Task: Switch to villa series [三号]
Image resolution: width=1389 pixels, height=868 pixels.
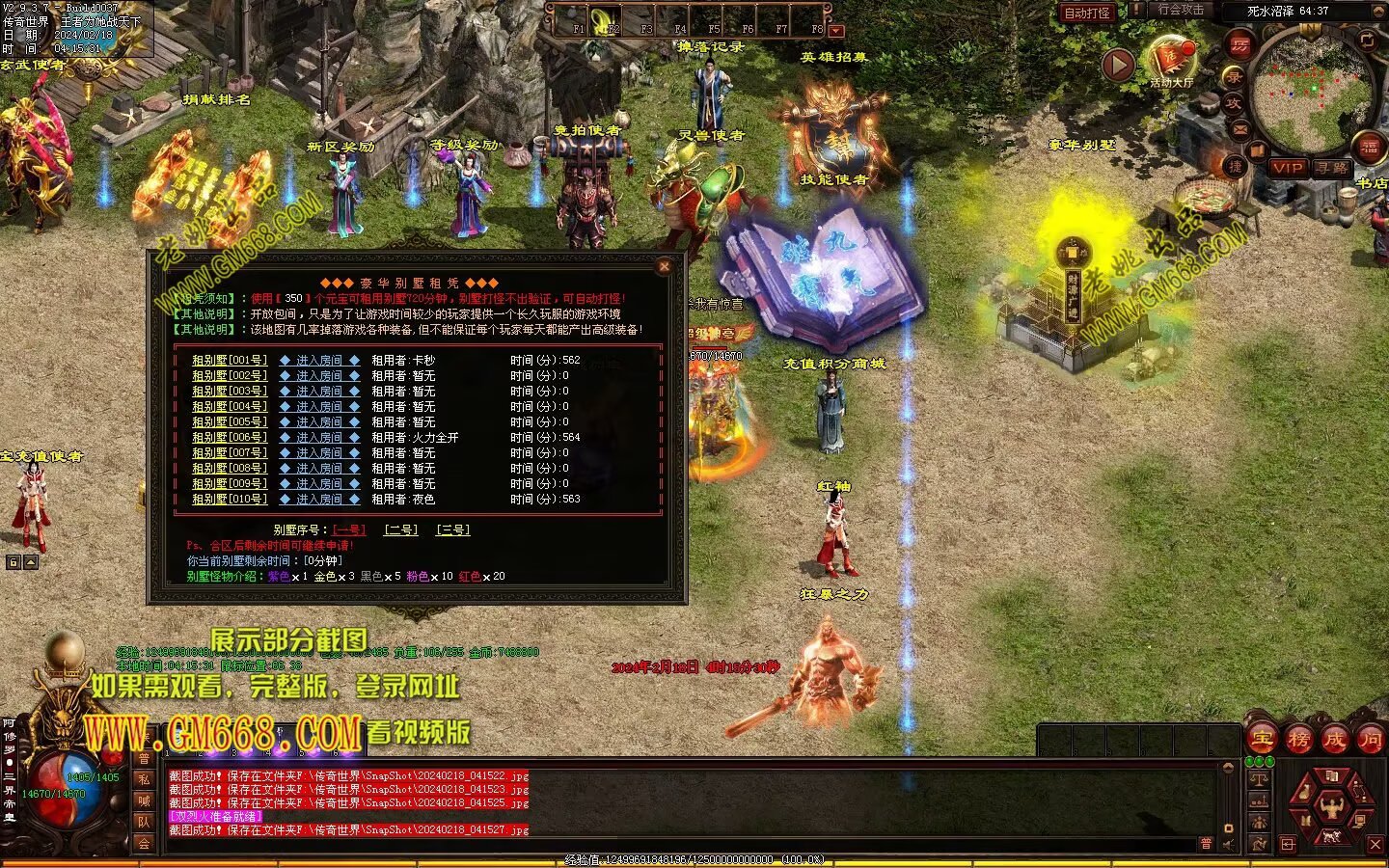Action: pyautogui.click(x=452, y=529)
